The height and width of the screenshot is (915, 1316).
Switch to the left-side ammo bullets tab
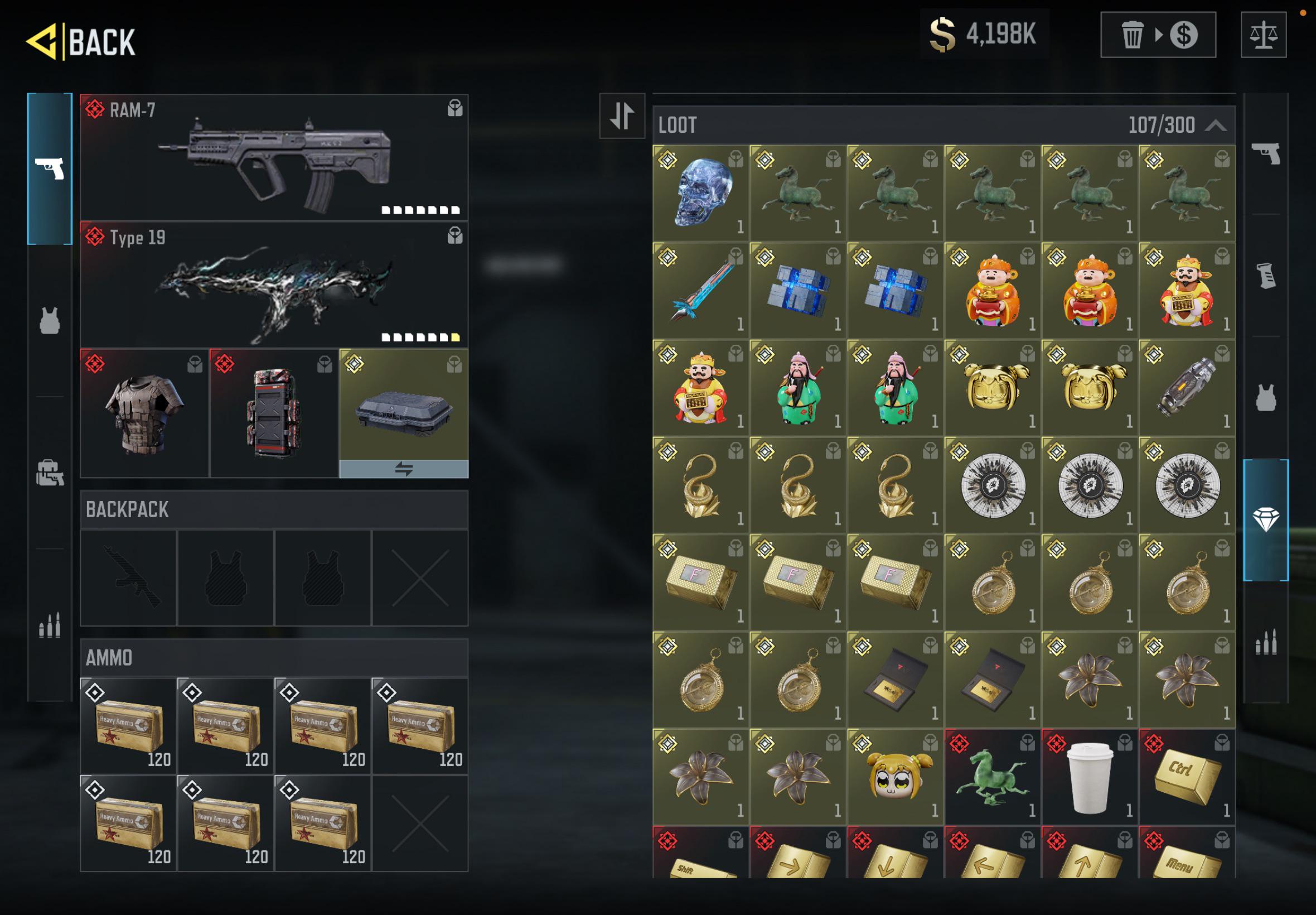[50, 625]
